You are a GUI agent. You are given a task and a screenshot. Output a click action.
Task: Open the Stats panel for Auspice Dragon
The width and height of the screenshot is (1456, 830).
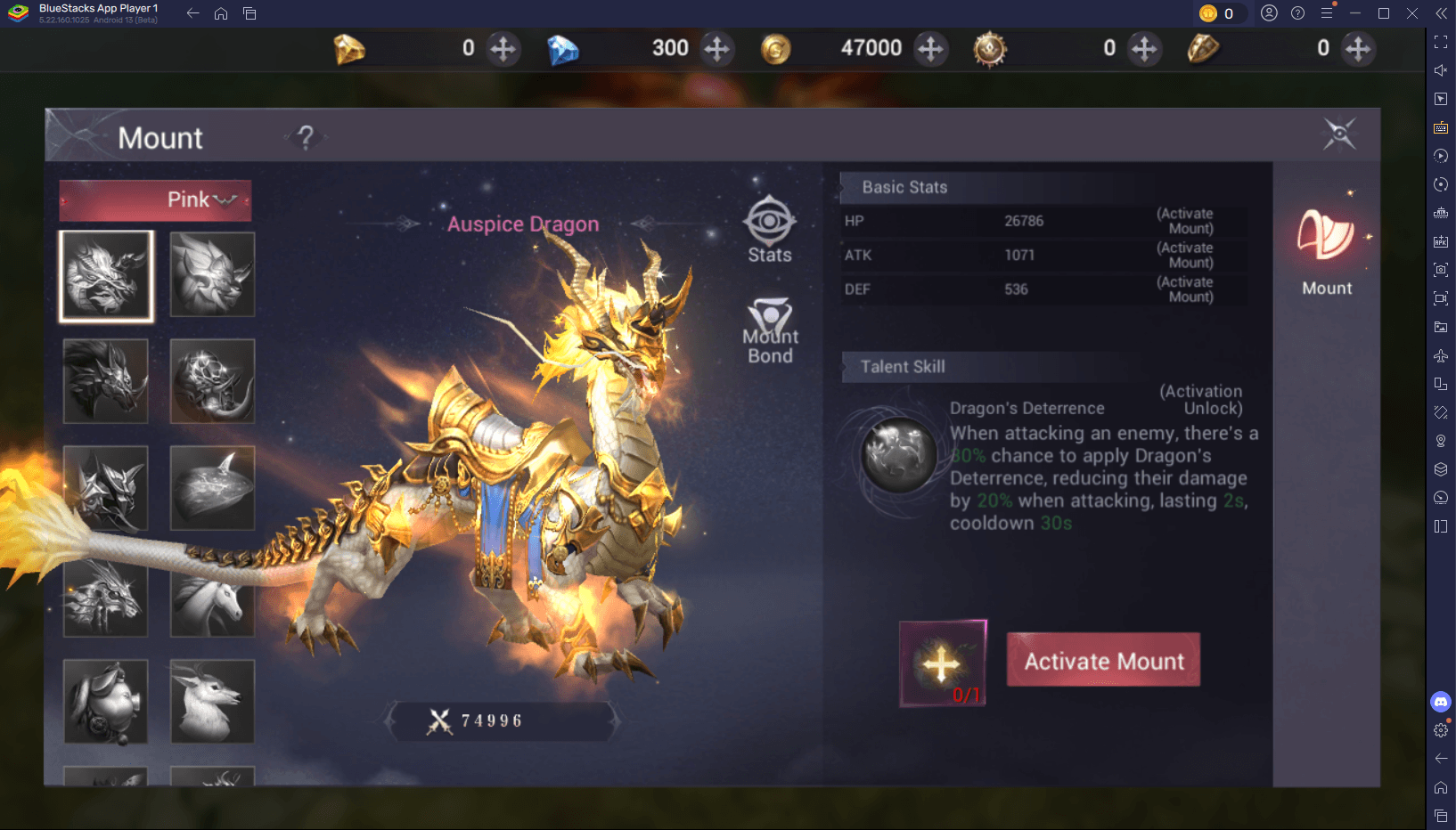tap(768, 230)
